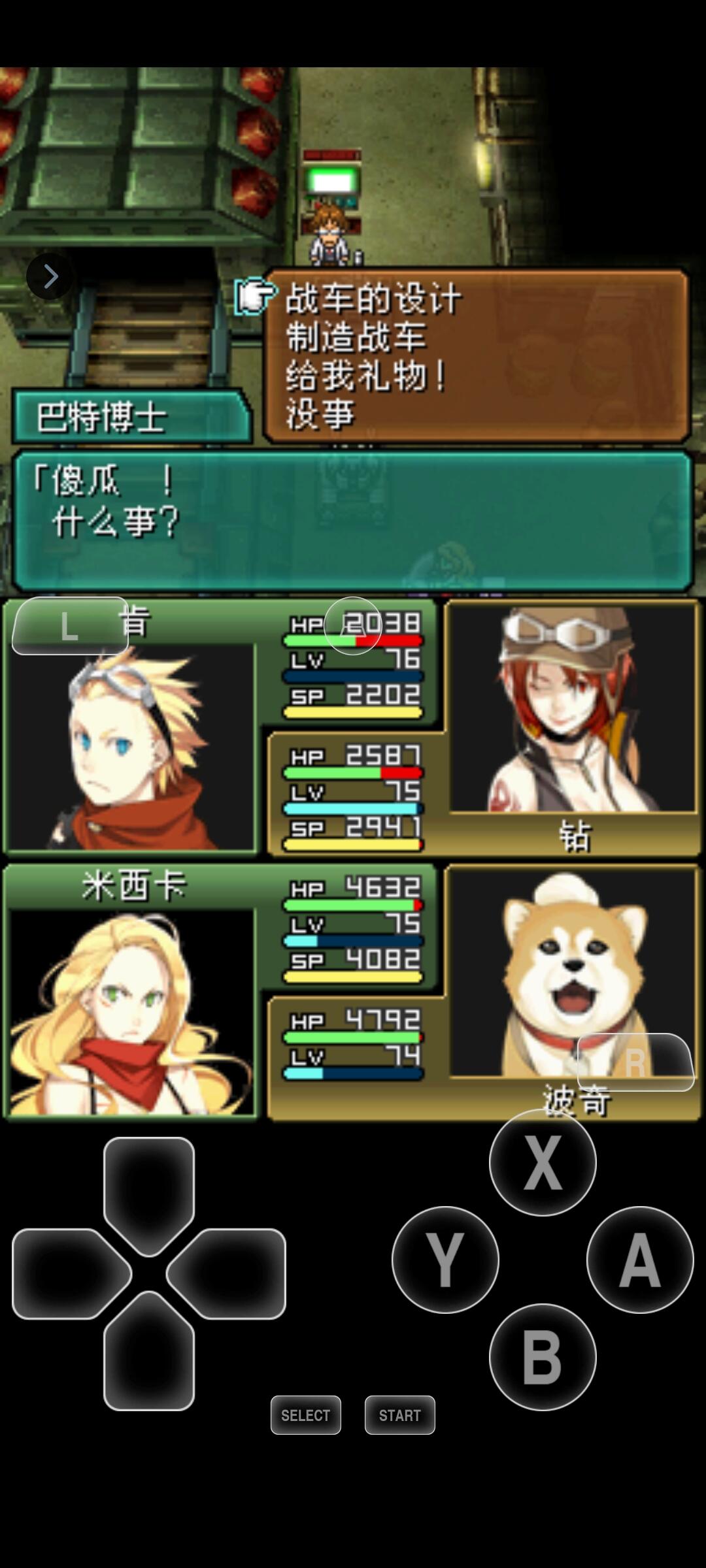The image size is (706, 1568).
Task: Choose 没事 to end the conversation
Action: 320,414
